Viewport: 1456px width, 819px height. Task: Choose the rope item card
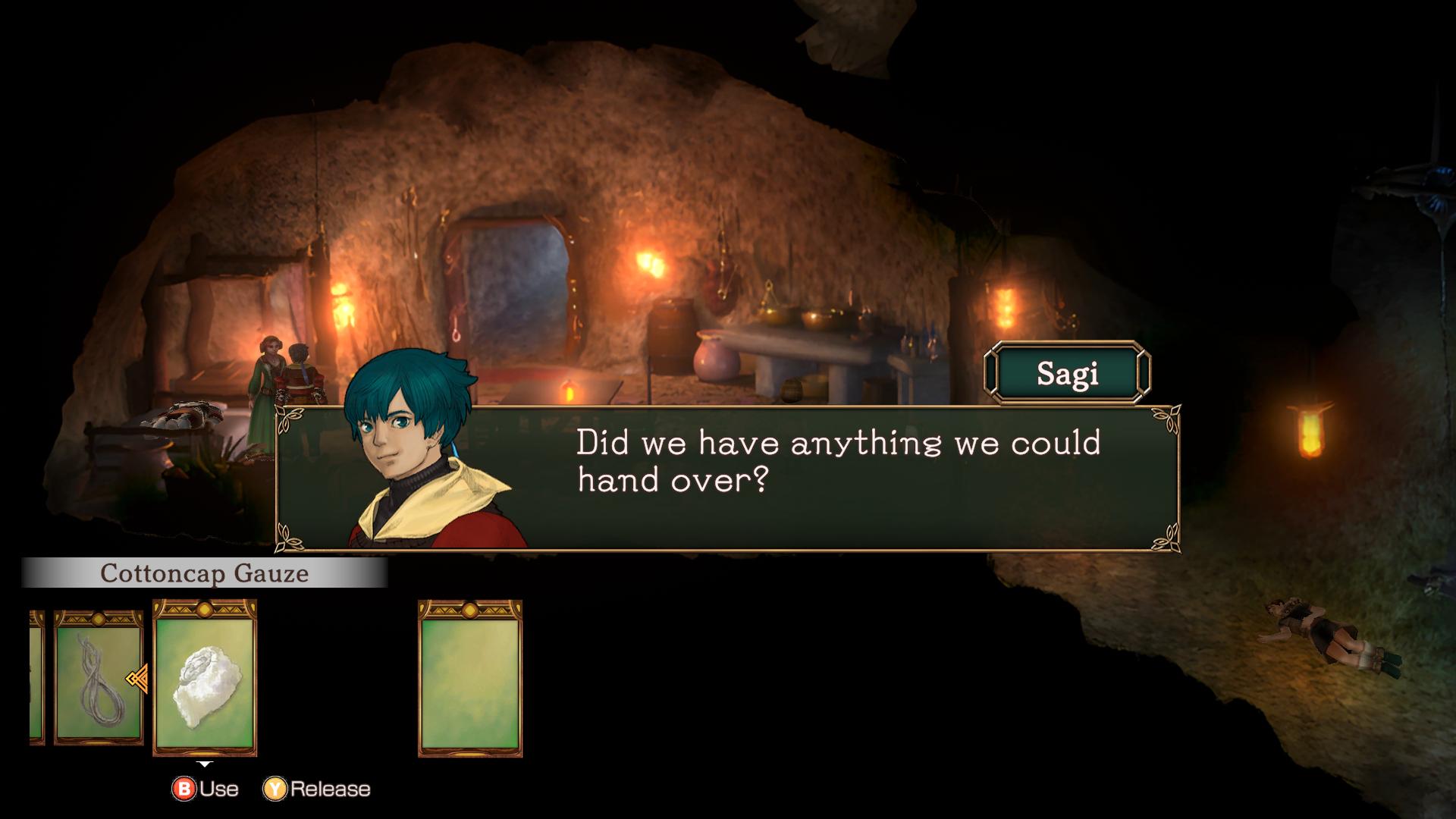coord(97,677)
